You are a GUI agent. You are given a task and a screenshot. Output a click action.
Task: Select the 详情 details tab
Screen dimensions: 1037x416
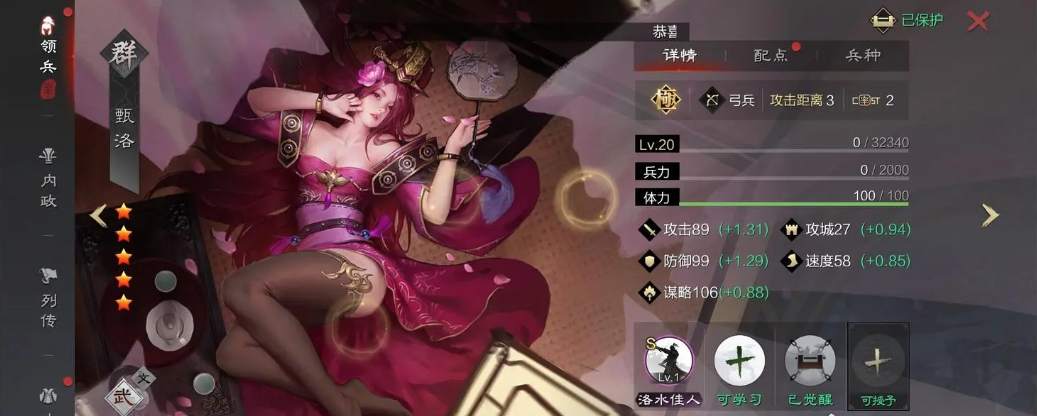(679, 56)
